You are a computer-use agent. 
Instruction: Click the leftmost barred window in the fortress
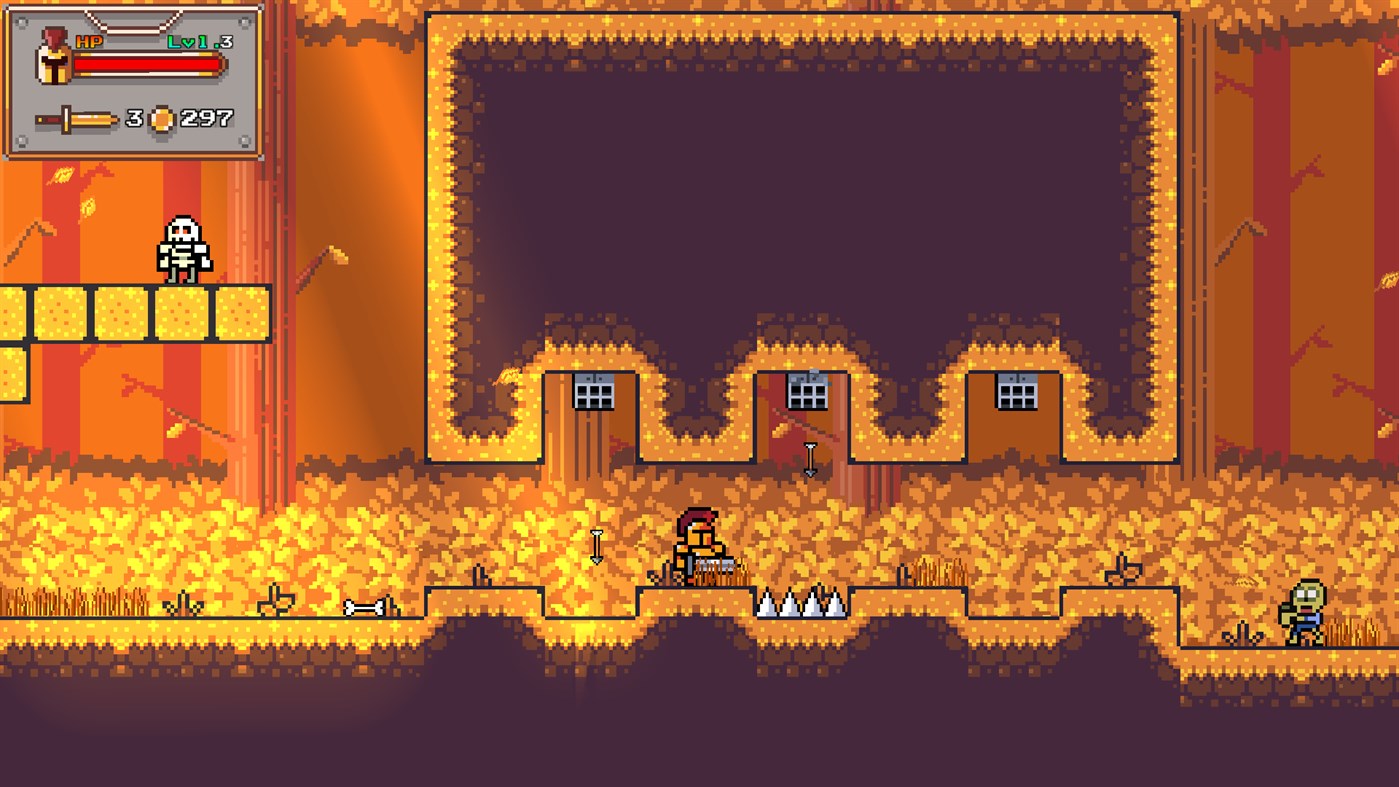click(592, 393)
